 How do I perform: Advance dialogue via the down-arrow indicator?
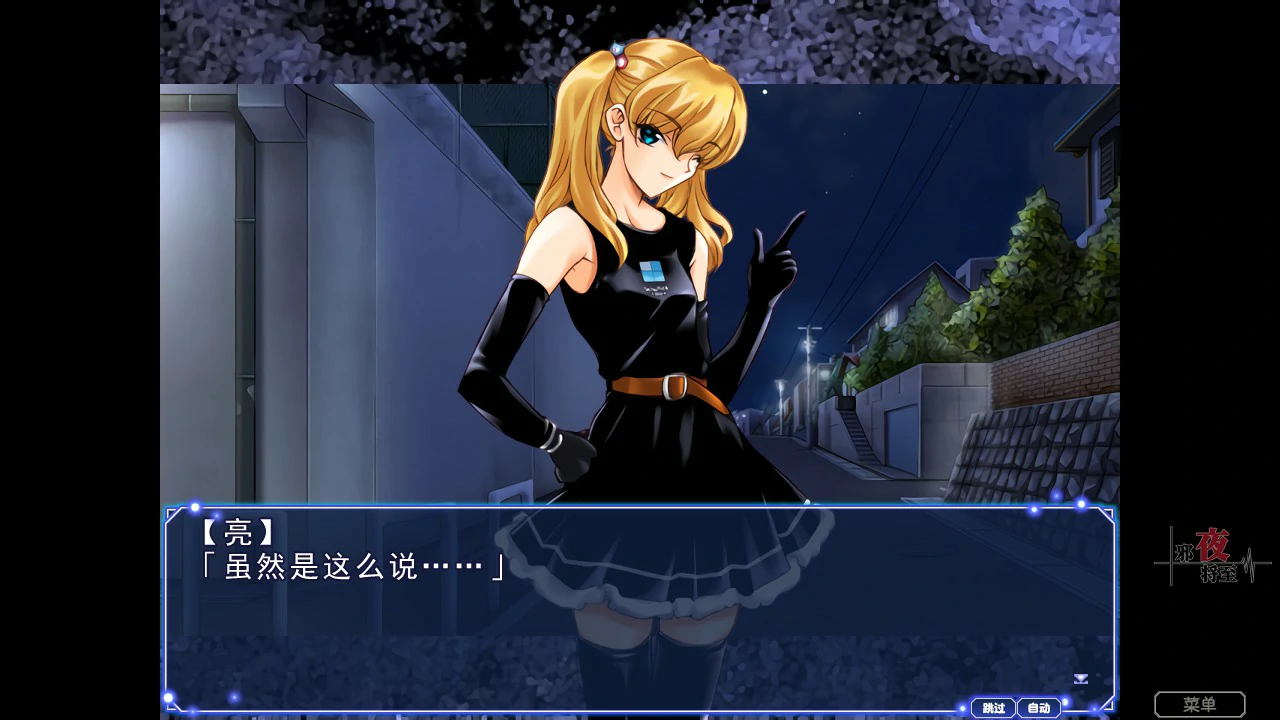click(x=1080, y=679)
